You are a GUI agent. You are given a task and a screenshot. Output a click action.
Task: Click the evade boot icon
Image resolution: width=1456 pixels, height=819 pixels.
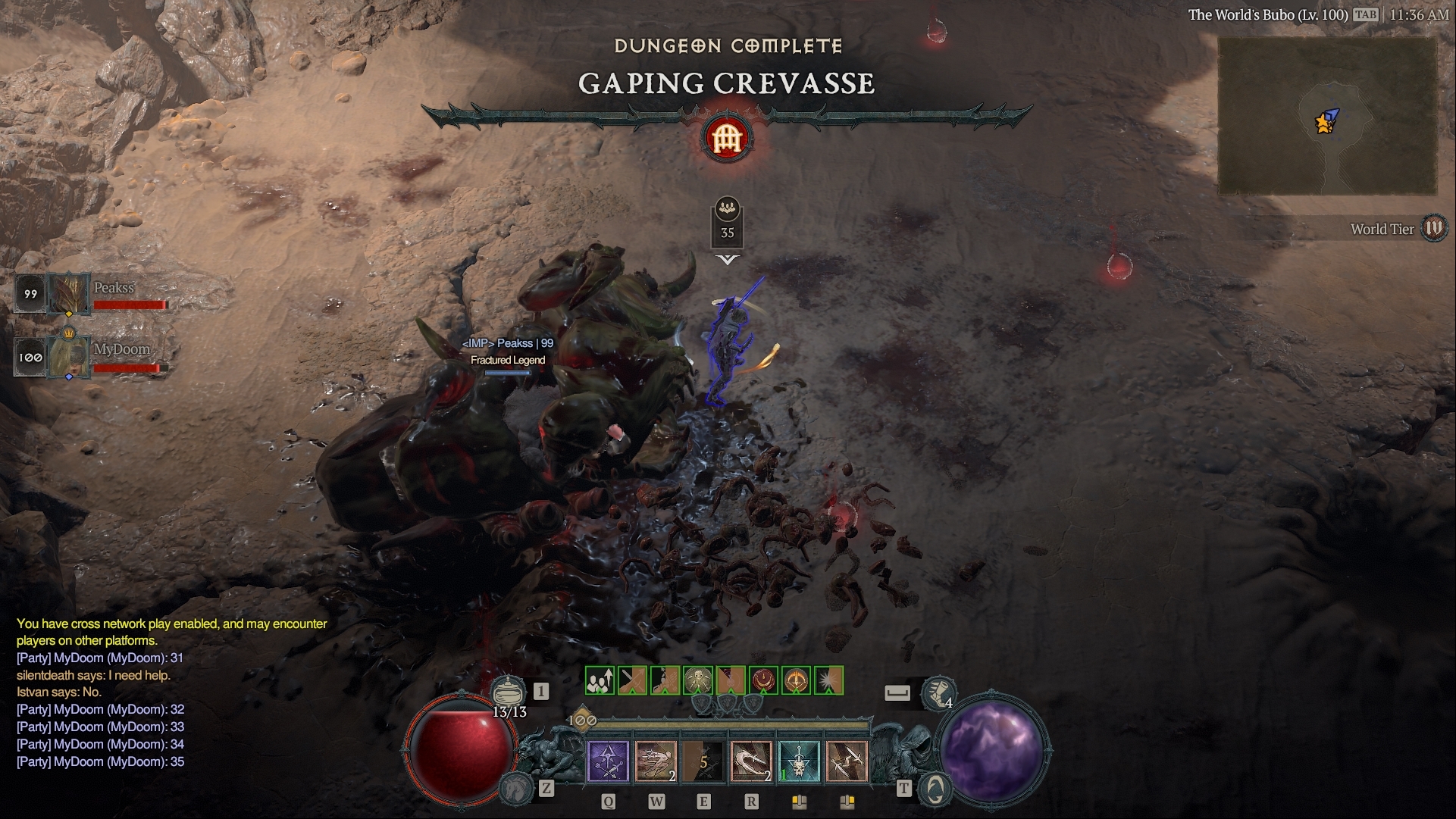click(938, 692)
